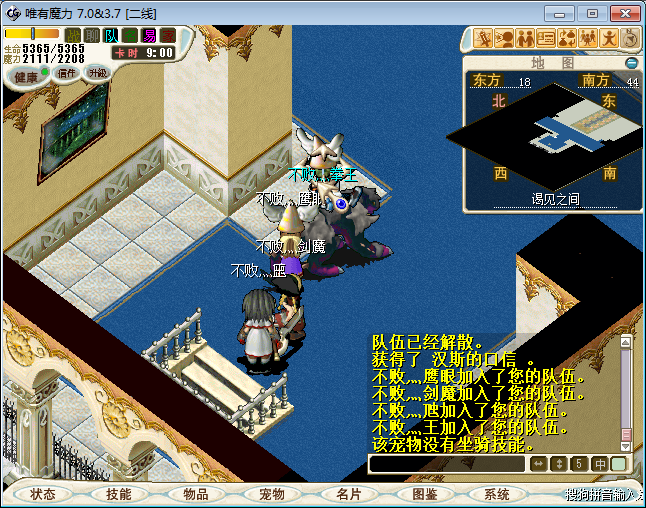Click the compass icon in the action bar
Viewport: 646px width, 508px height.
click(x=630, y=39)
